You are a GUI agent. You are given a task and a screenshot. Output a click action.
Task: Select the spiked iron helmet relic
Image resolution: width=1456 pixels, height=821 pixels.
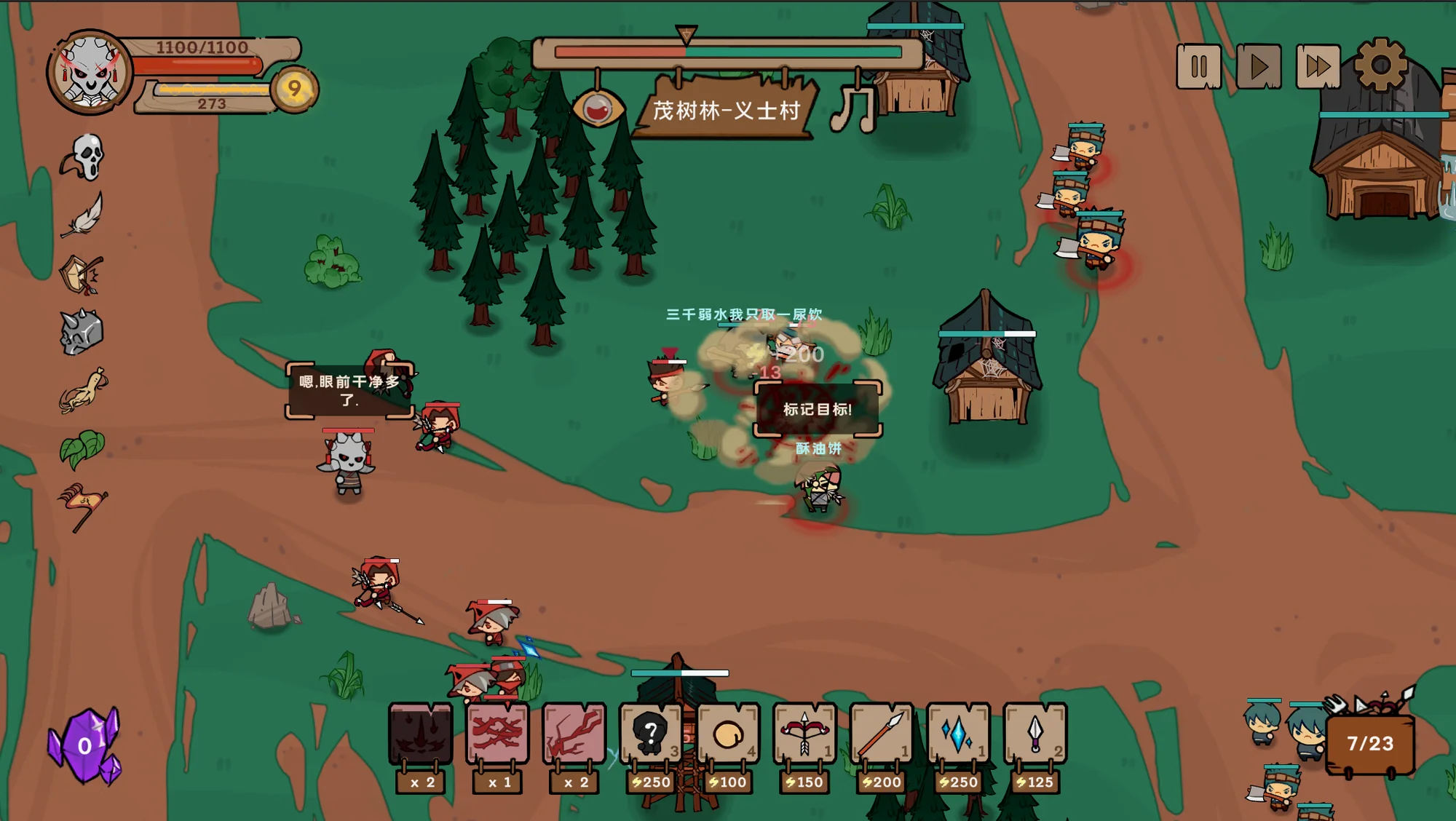[x=82, y=333]
